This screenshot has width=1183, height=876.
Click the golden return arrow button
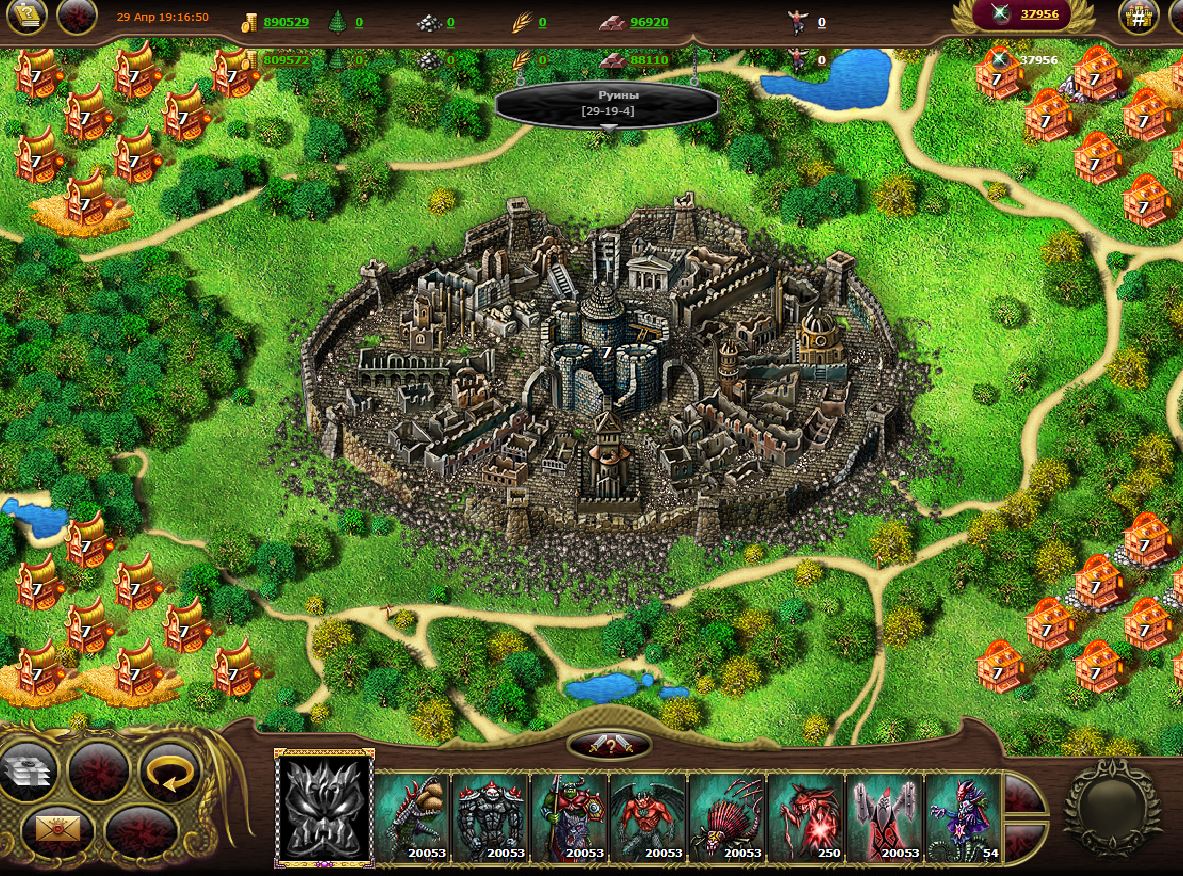pyautogui.click(x=169, y=772)
